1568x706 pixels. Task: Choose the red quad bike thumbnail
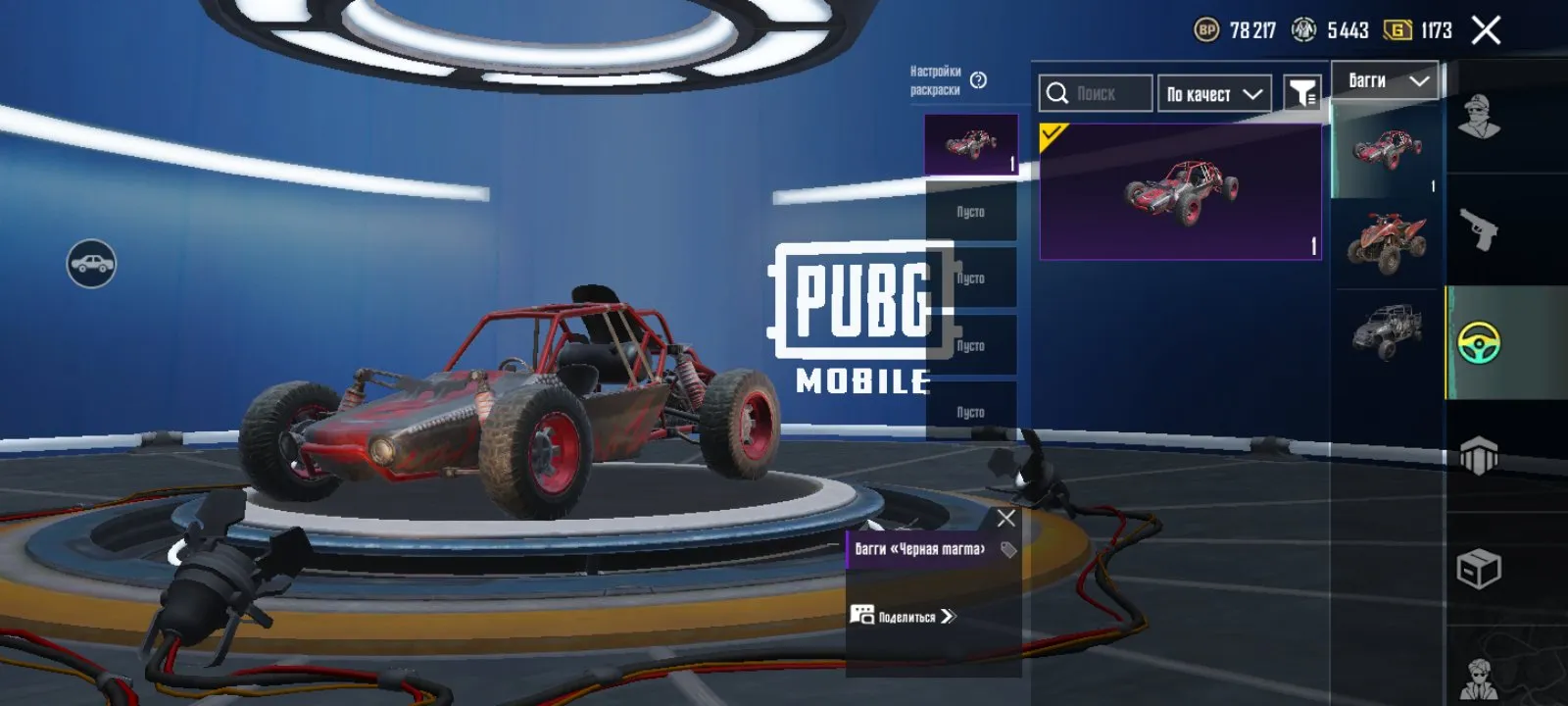point(1386,242)
